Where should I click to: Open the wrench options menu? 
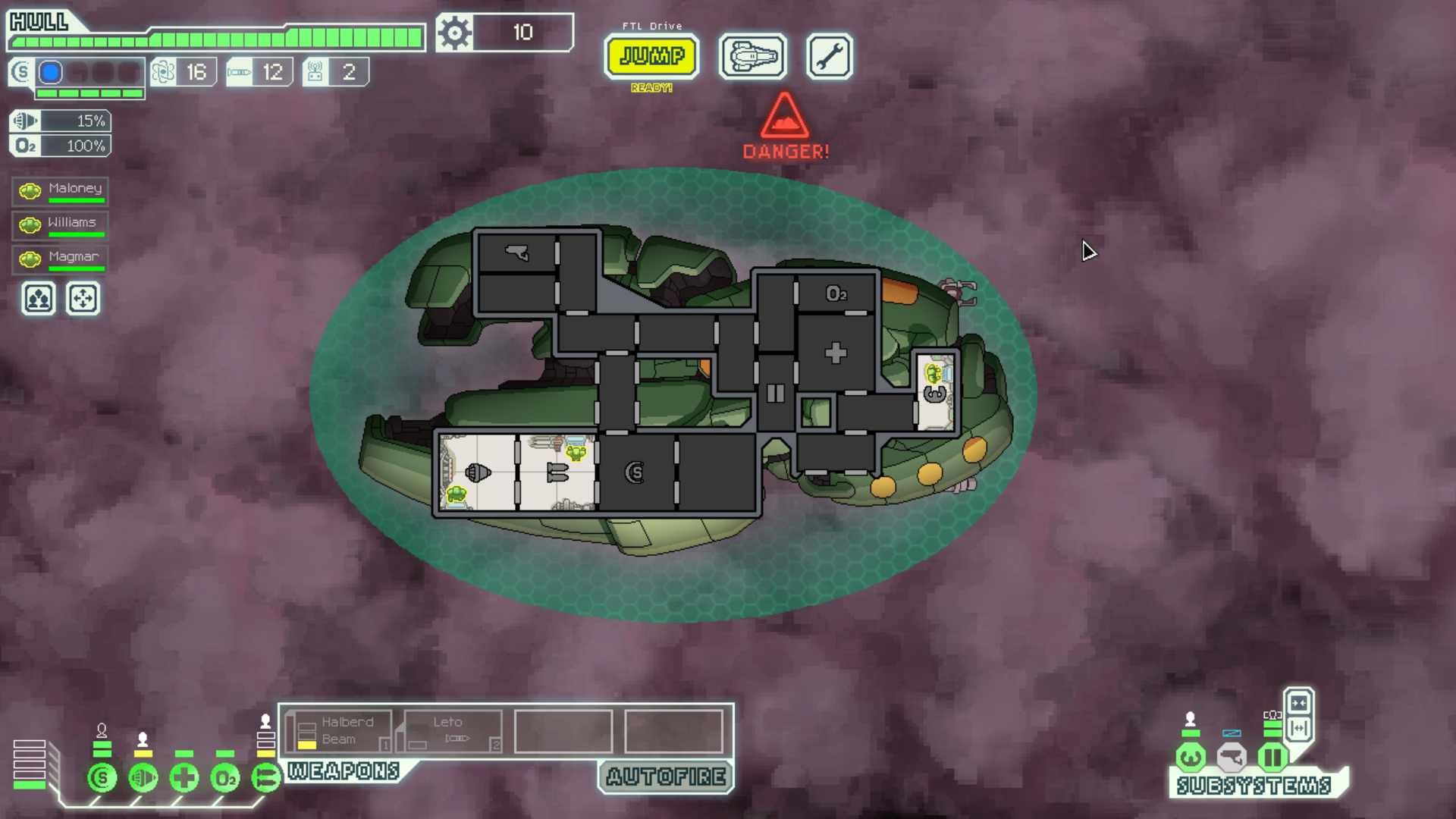coord(829,56)
